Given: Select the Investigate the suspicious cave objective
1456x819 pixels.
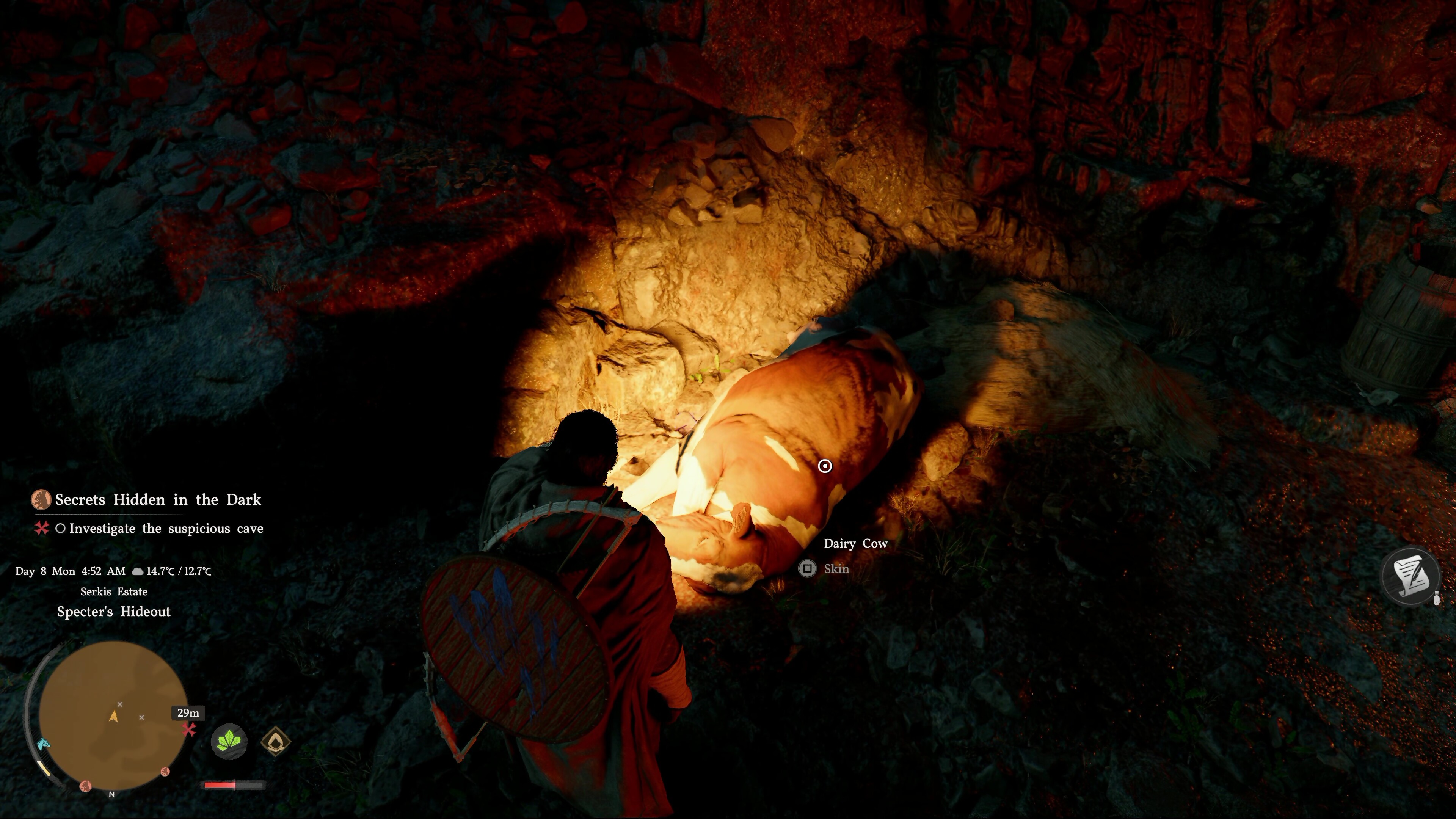Looking at the screenshot, I should (166, 529).
